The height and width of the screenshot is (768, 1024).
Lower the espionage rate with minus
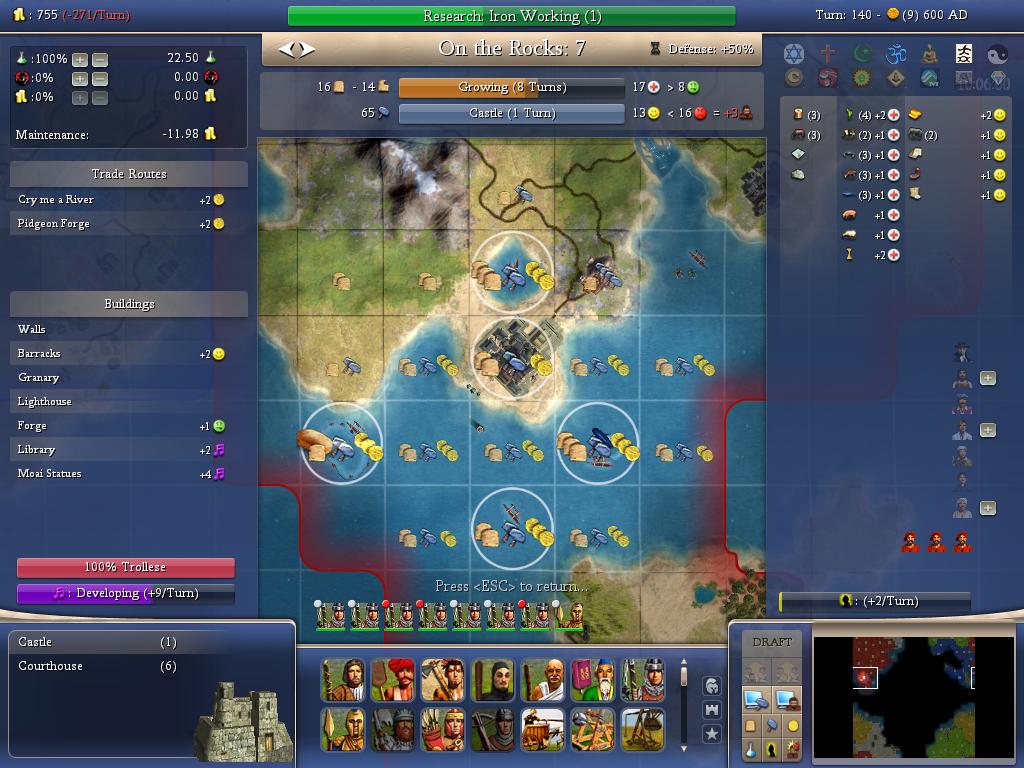[x=99, y=78]
